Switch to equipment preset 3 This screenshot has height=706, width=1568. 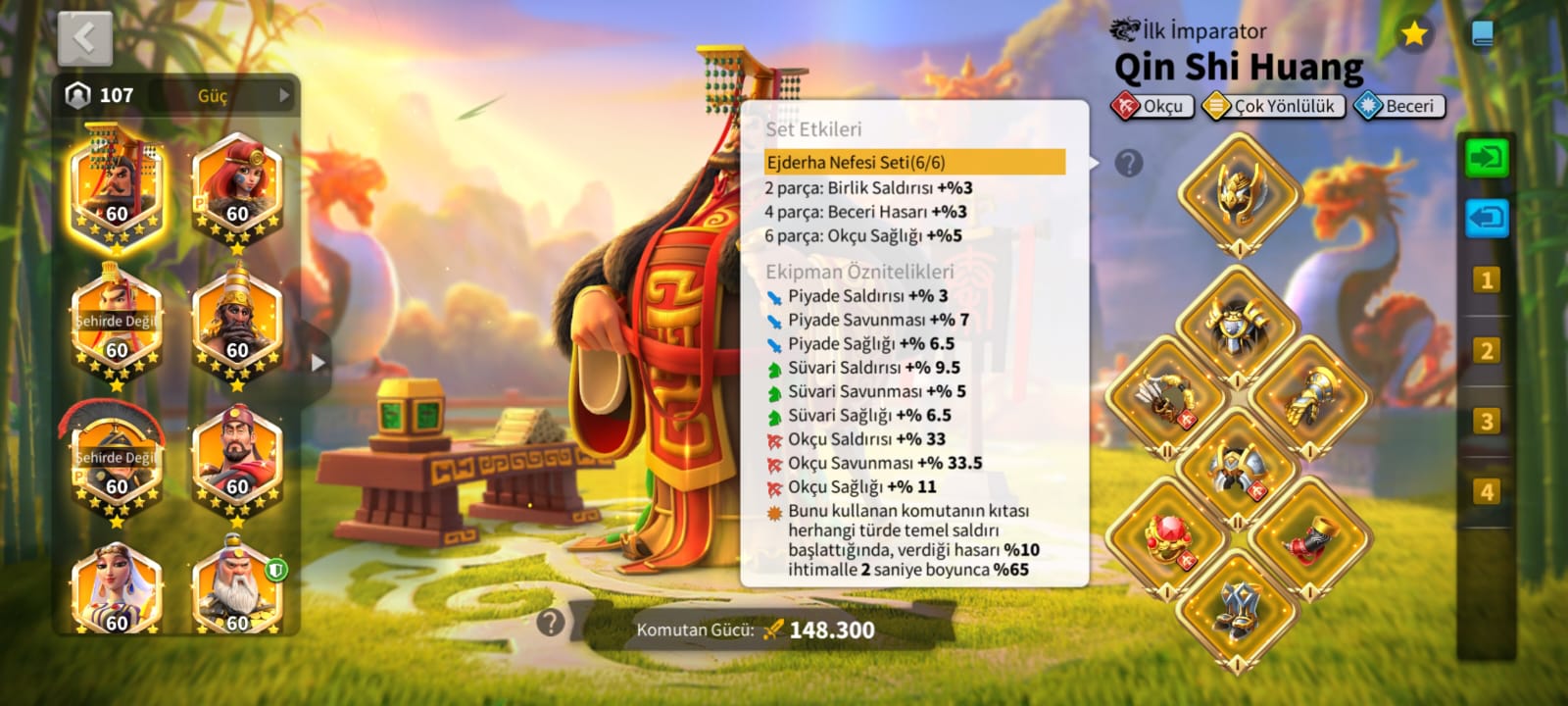pyautogui.click(x=1487, y=422)
